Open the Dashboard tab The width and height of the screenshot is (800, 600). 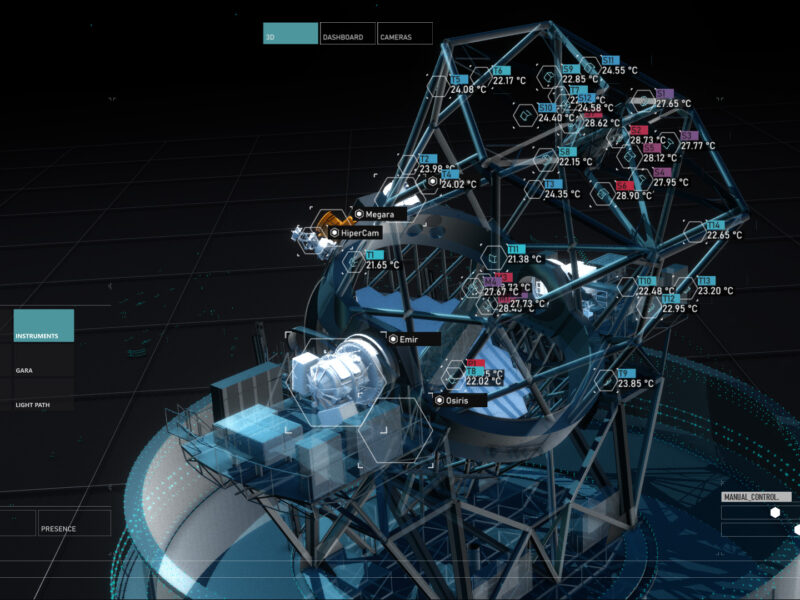coord(348,34)
